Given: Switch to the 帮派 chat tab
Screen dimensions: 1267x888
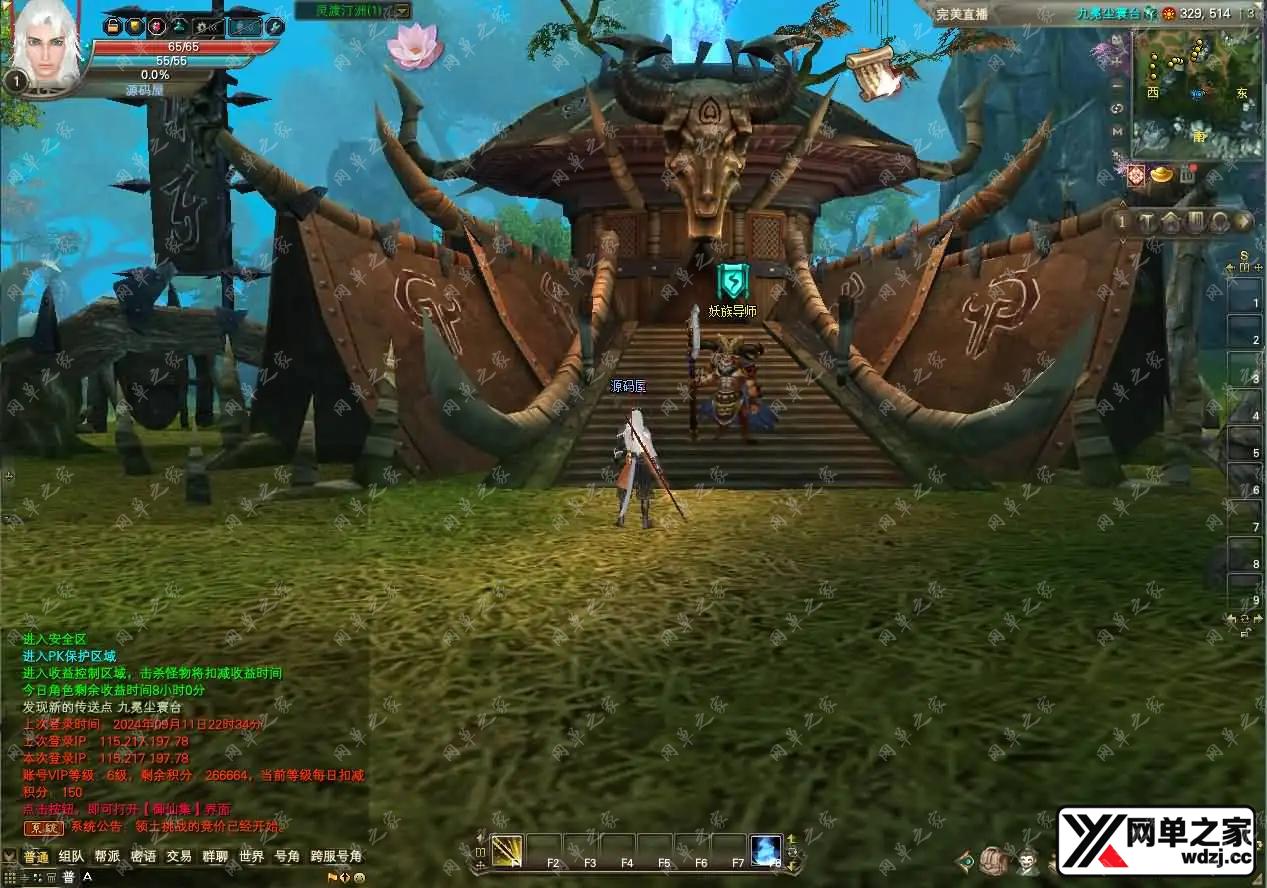Looking at the screenshot, I should 107,857.
